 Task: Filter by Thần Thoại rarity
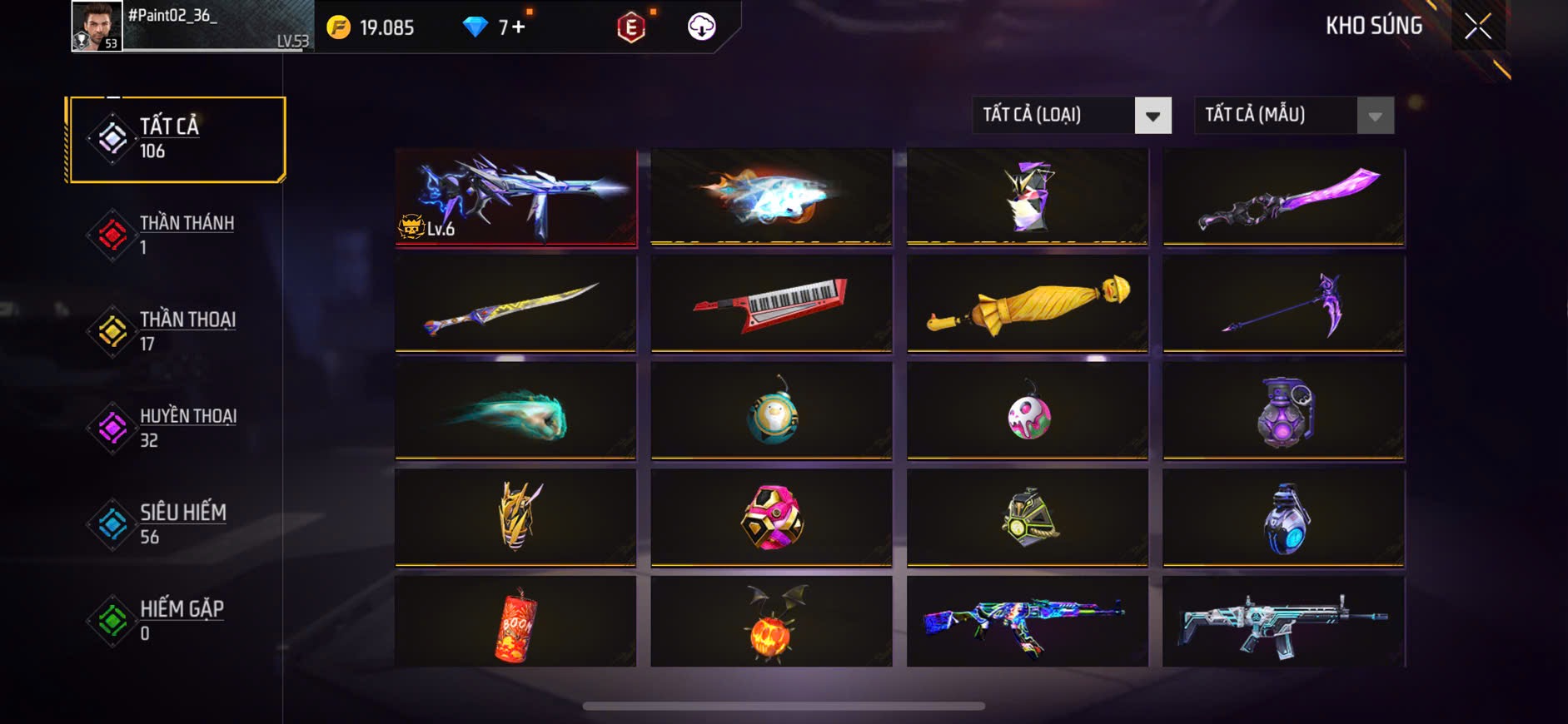pos(175,331)
